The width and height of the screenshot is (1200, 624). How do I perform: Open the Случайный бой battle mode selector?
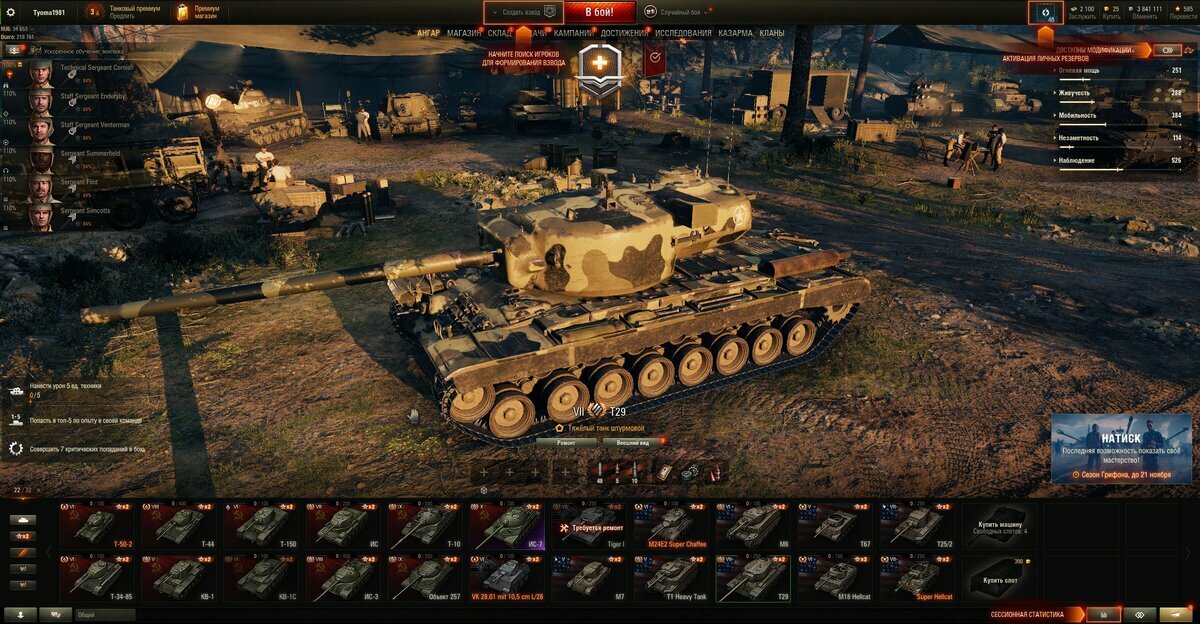[680, 12]
